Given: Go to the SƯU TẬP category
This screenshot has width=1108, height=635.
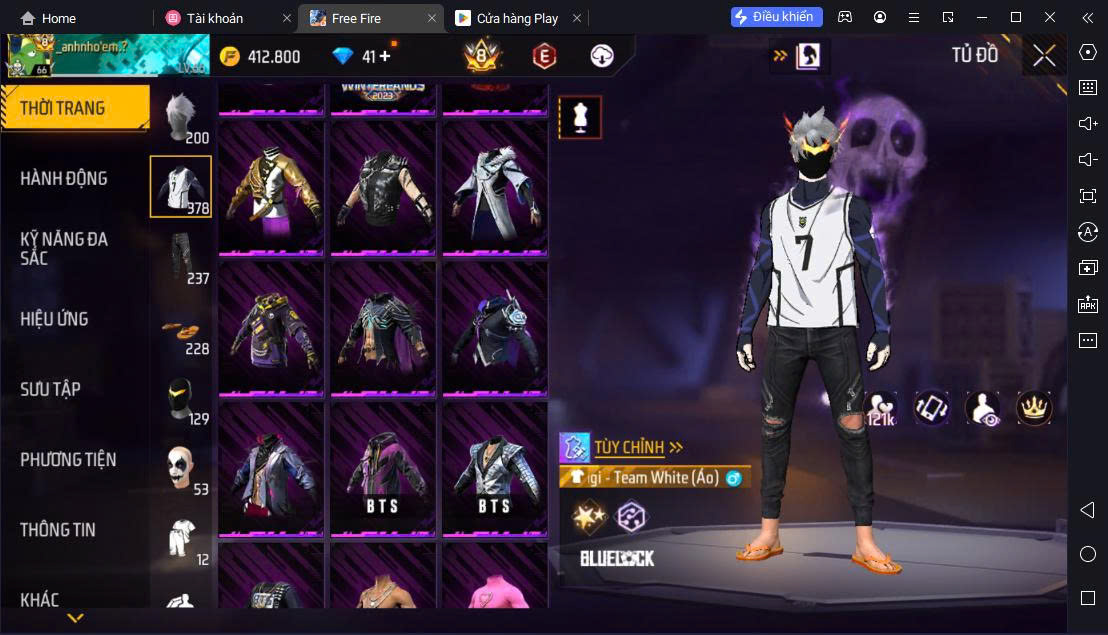Looking at the screenshot, I should (50, 389).
